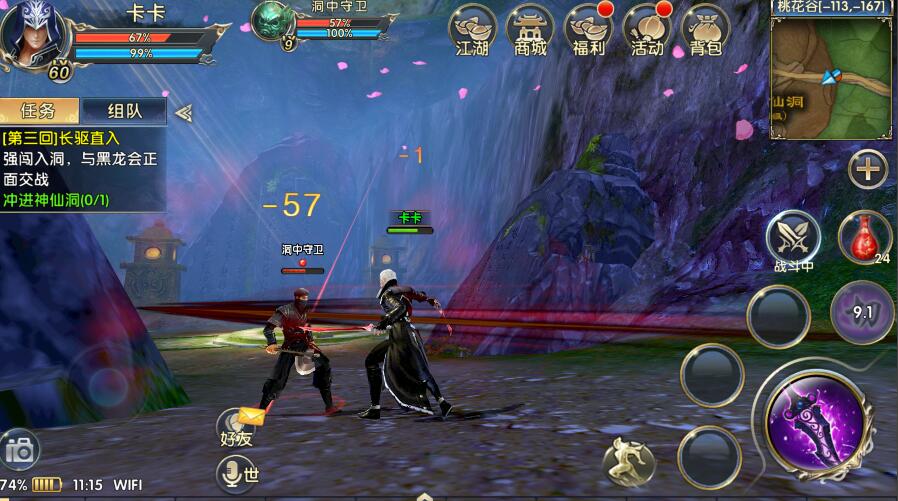Open the 商城 shop
The width and height of the screenshot is (898, 501).
530,30
